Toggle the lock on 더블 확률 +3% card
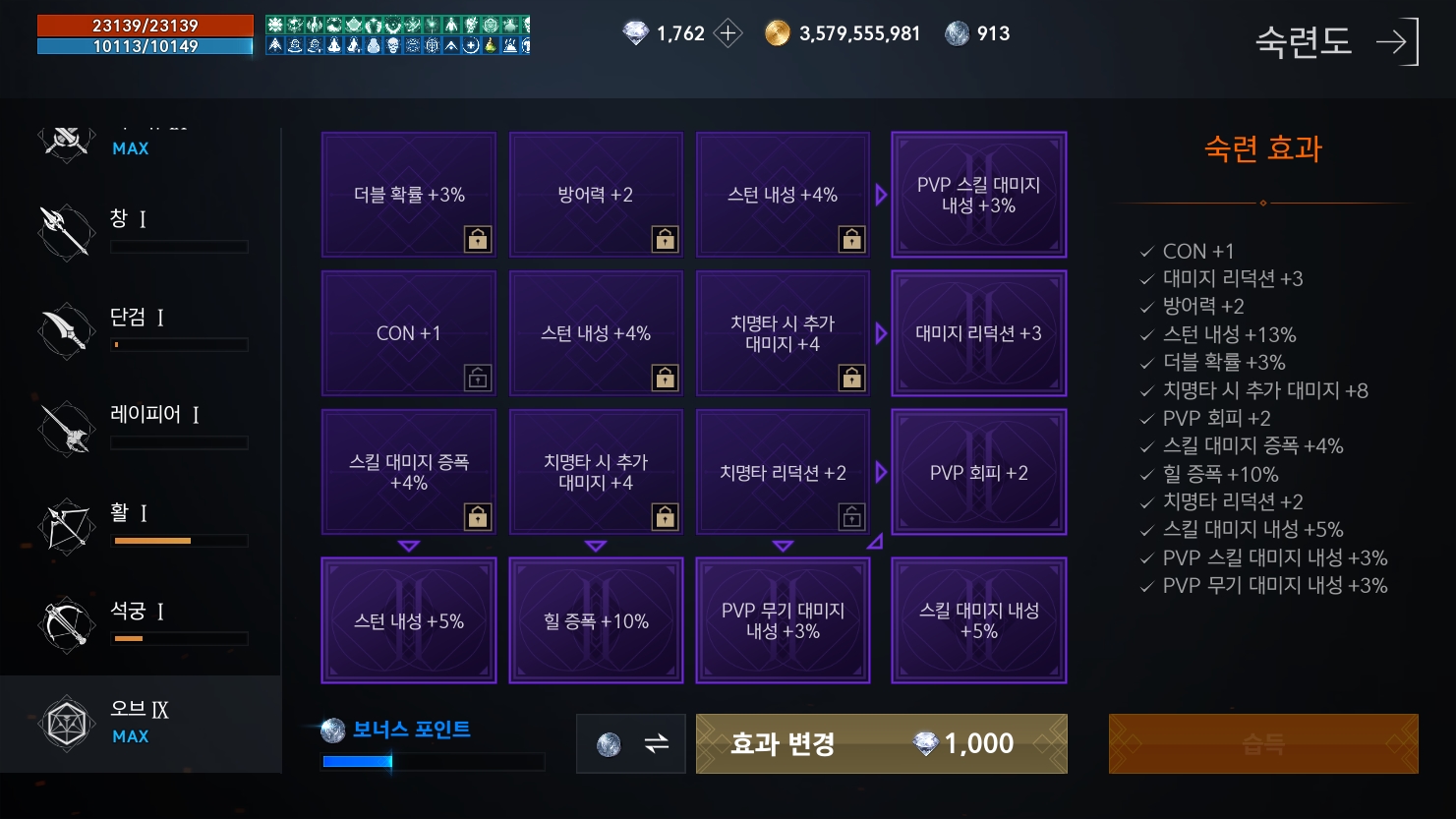The height and width of the screenshot is (819, 1456). [478, 238]
